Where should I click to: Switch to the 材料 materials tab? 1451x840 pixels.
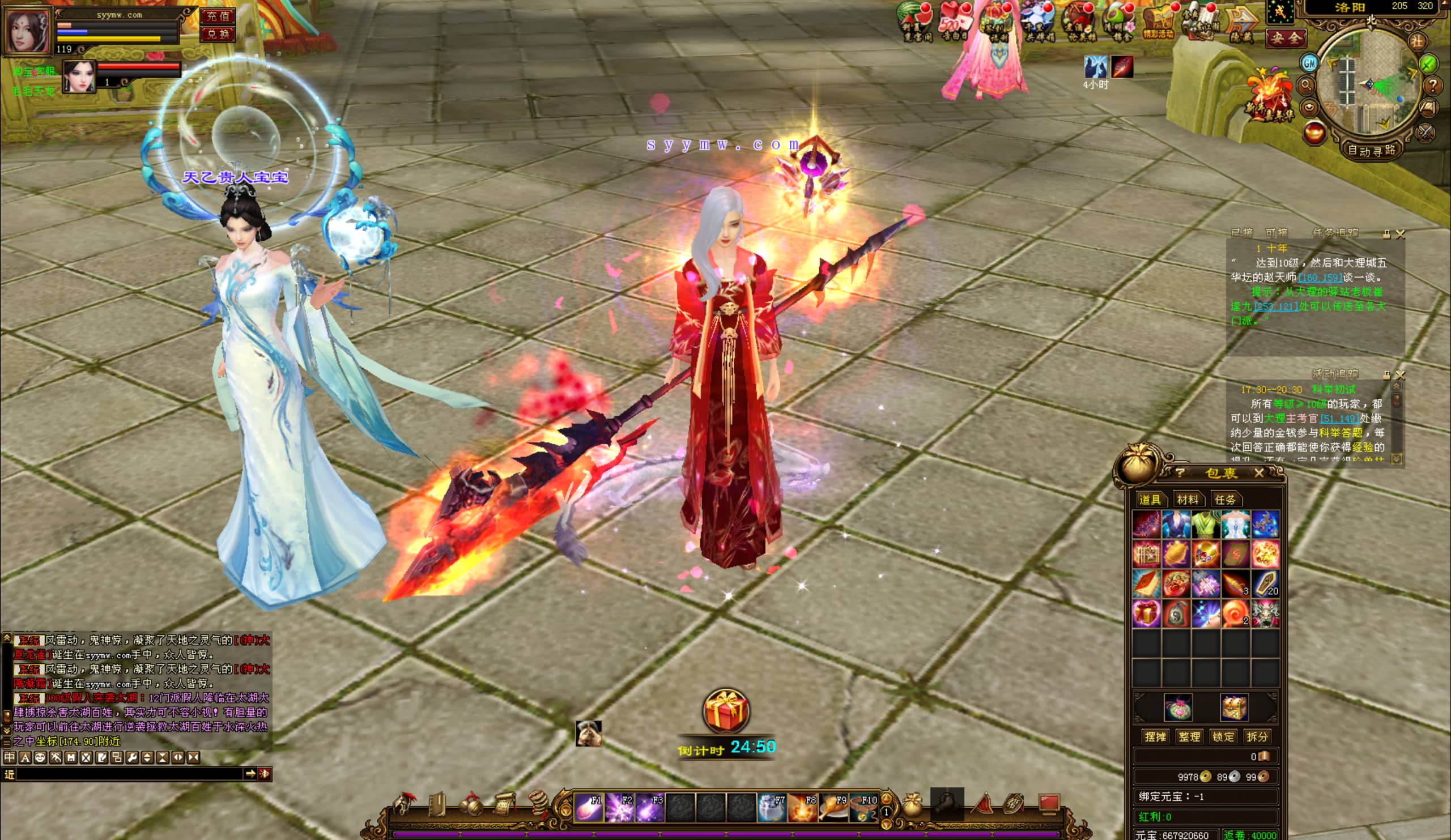click(1188, 500)
